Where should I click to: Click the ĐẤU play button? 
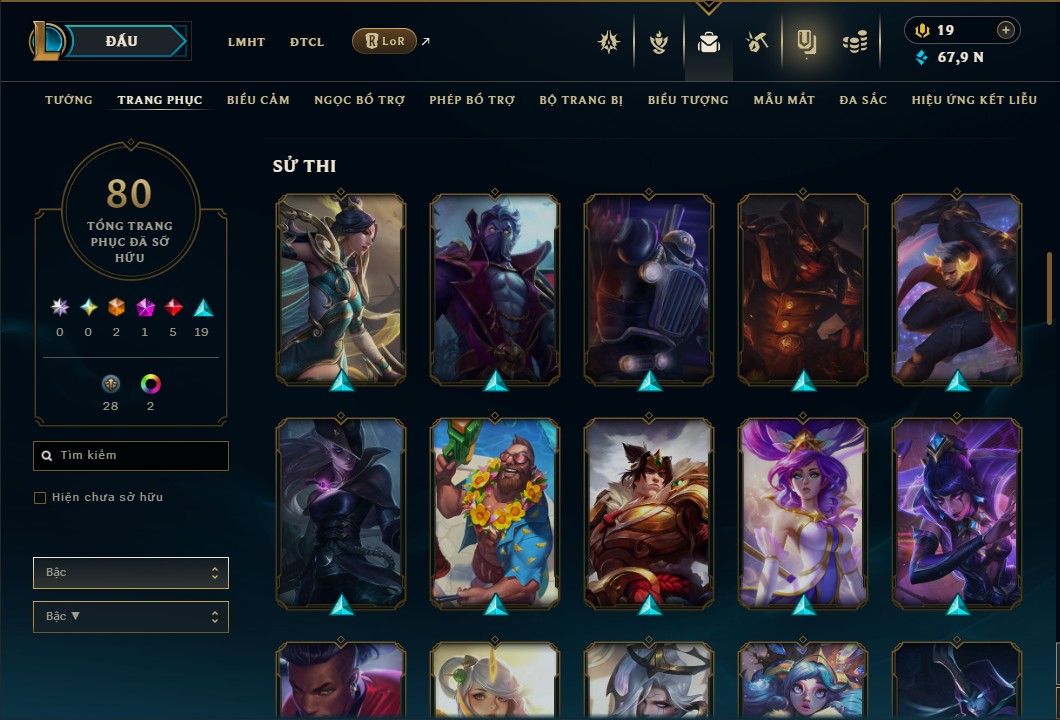pos(122,41)
